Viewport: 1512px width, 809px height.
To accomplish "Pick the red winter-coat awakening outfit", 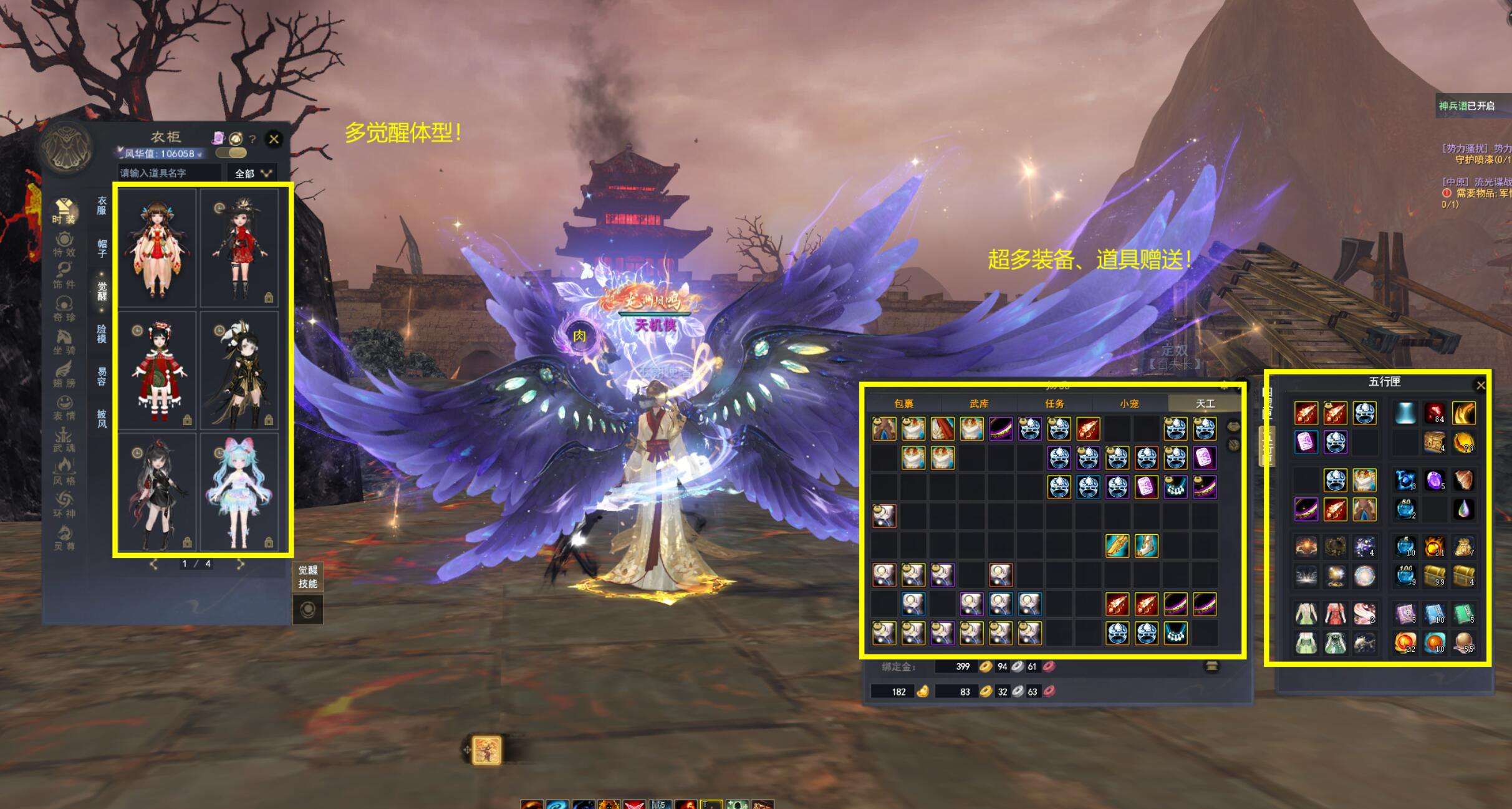I will point(157,371).
